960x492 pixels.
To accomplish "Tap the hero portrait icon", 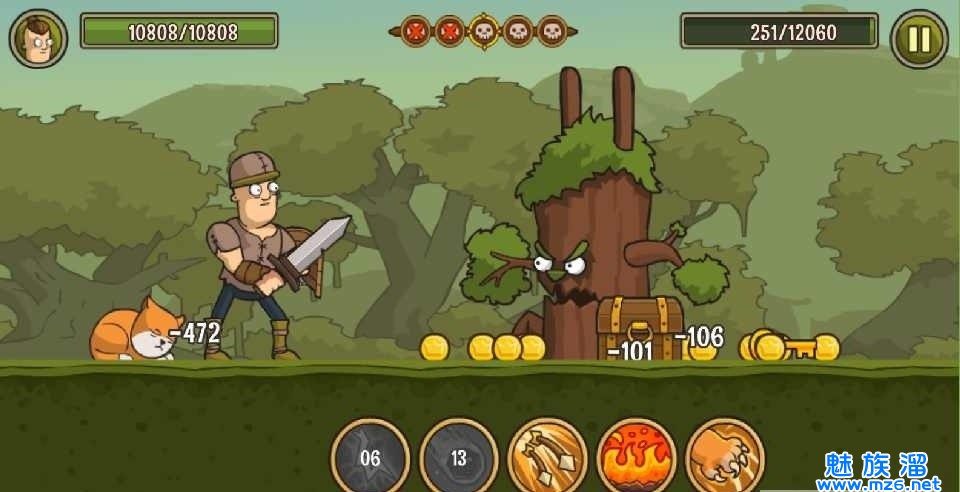I will (x=38, y=39).
